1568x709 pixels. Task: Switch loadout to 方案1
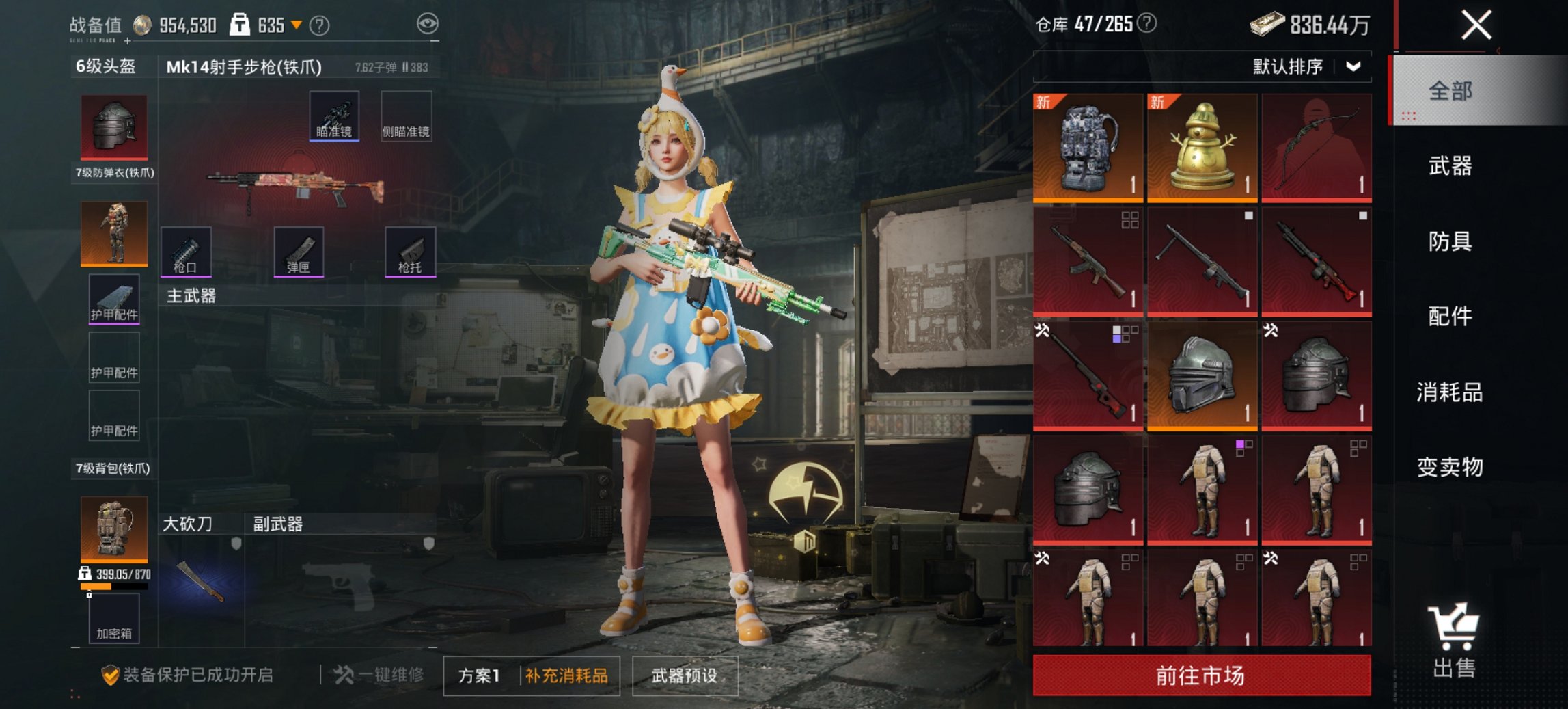tap(478, 673)
